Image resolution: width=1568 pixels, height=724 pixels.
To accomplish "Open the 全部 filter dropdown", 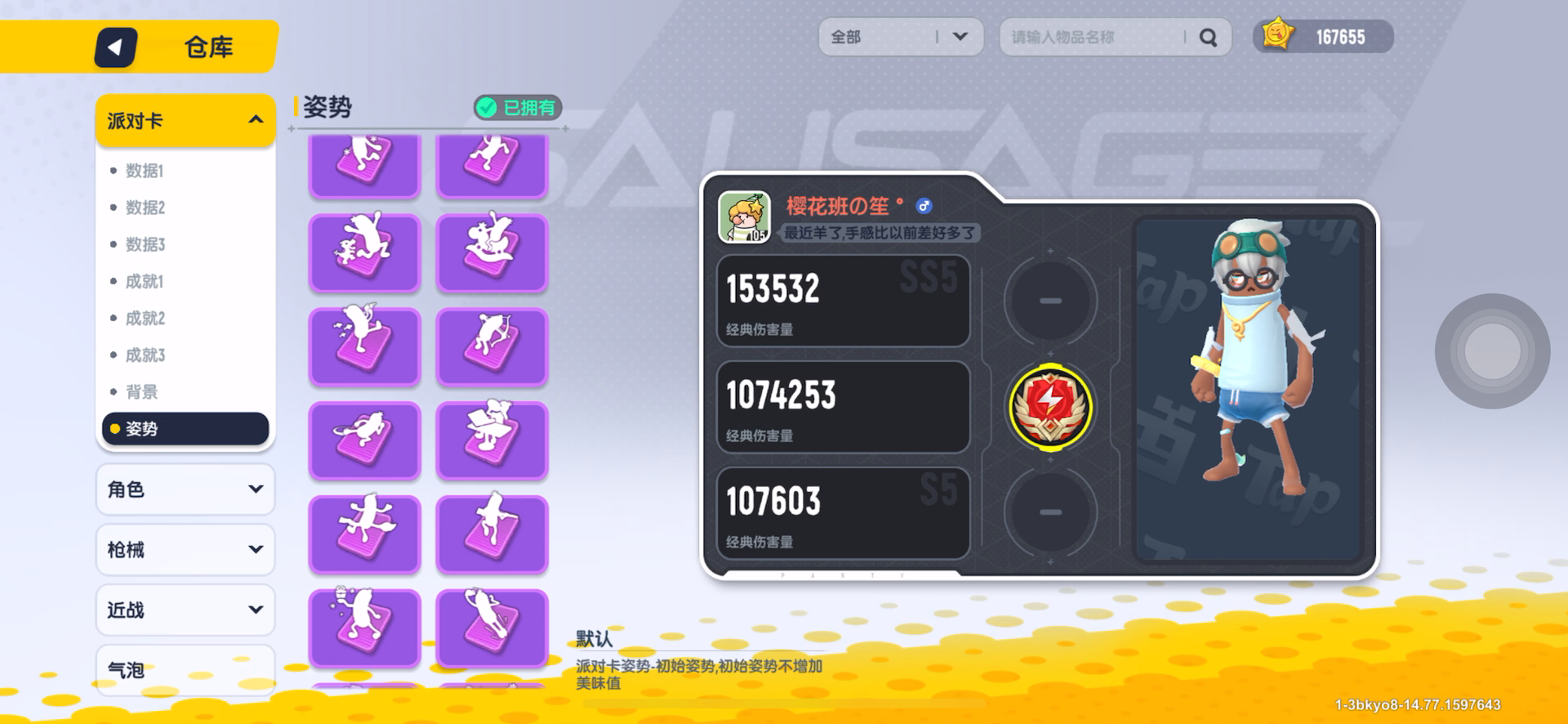I will [898, 36].
